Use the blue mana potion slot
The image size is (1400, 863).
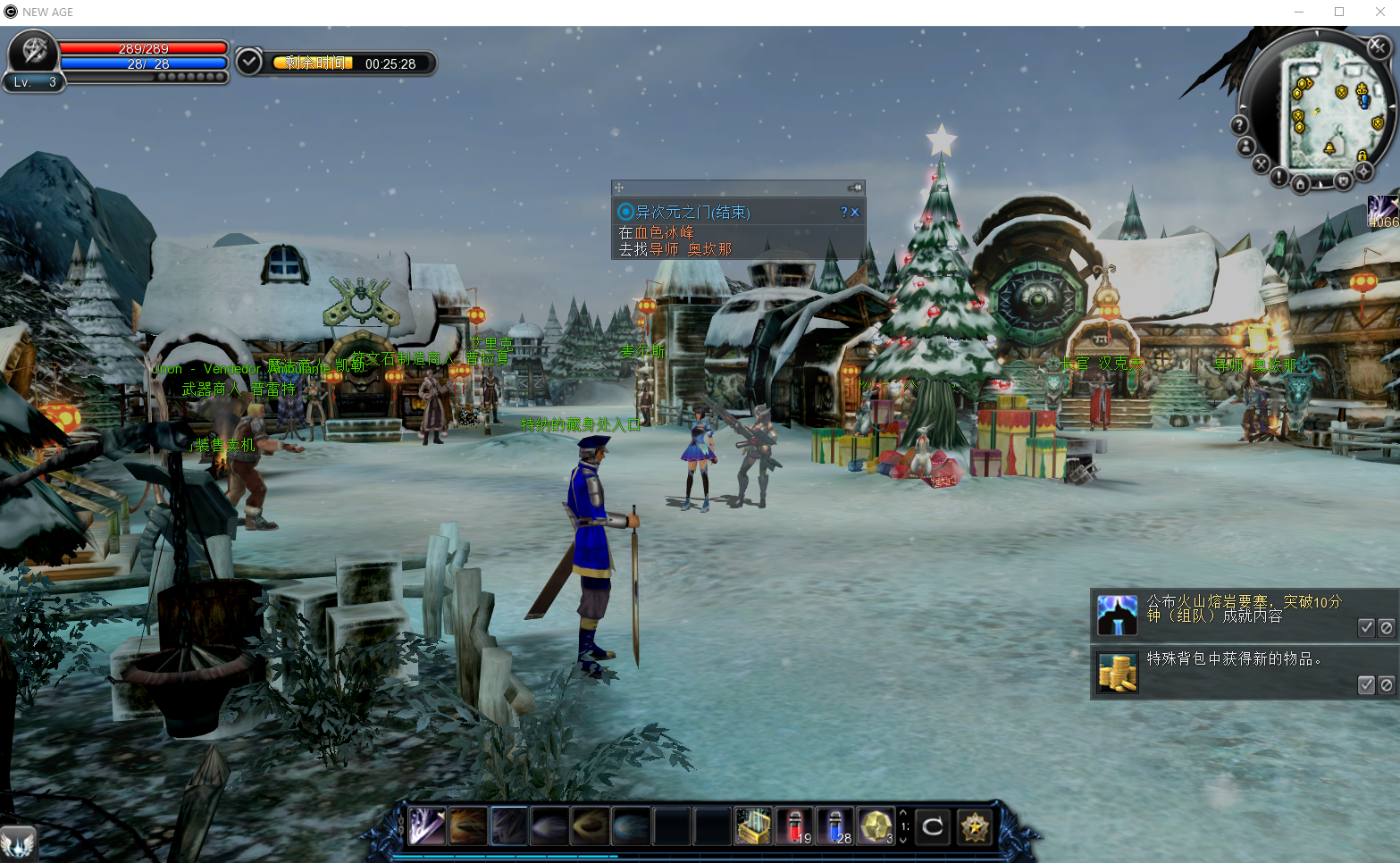[834, 826]
